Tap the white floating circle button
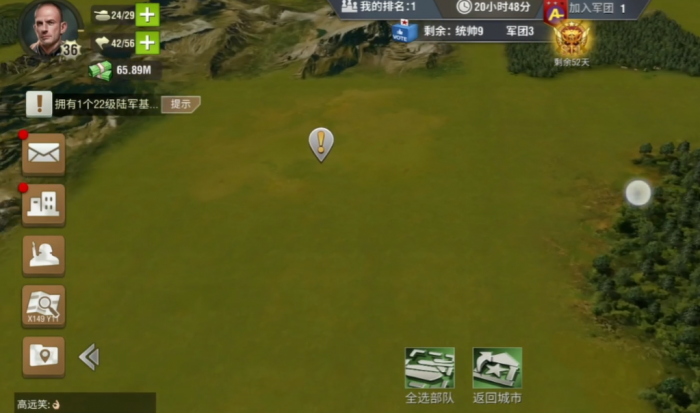Screen dimensions: 700x413 pos(638,192)
